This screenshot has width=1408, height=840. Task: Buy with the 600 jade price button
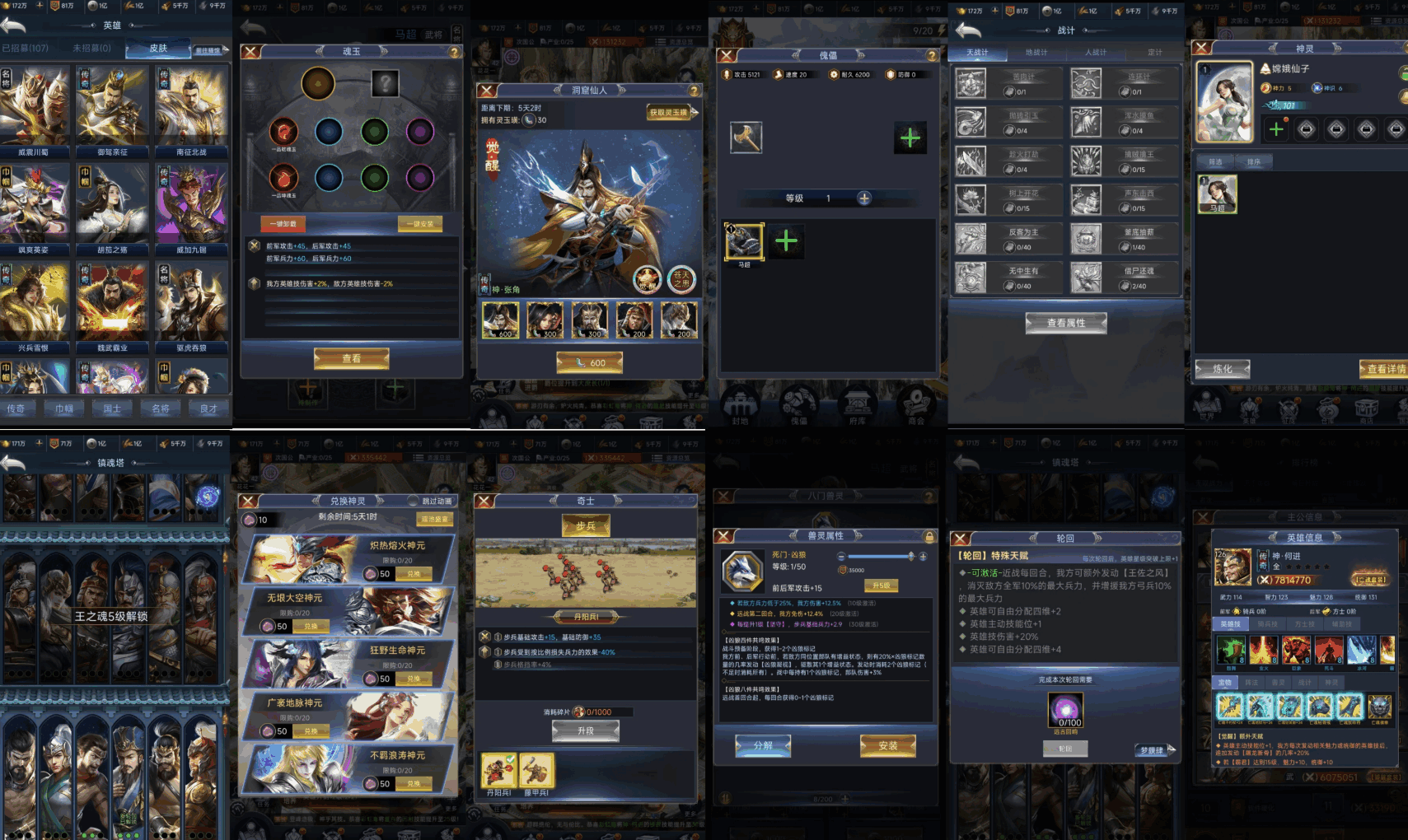tap(590, 362)
